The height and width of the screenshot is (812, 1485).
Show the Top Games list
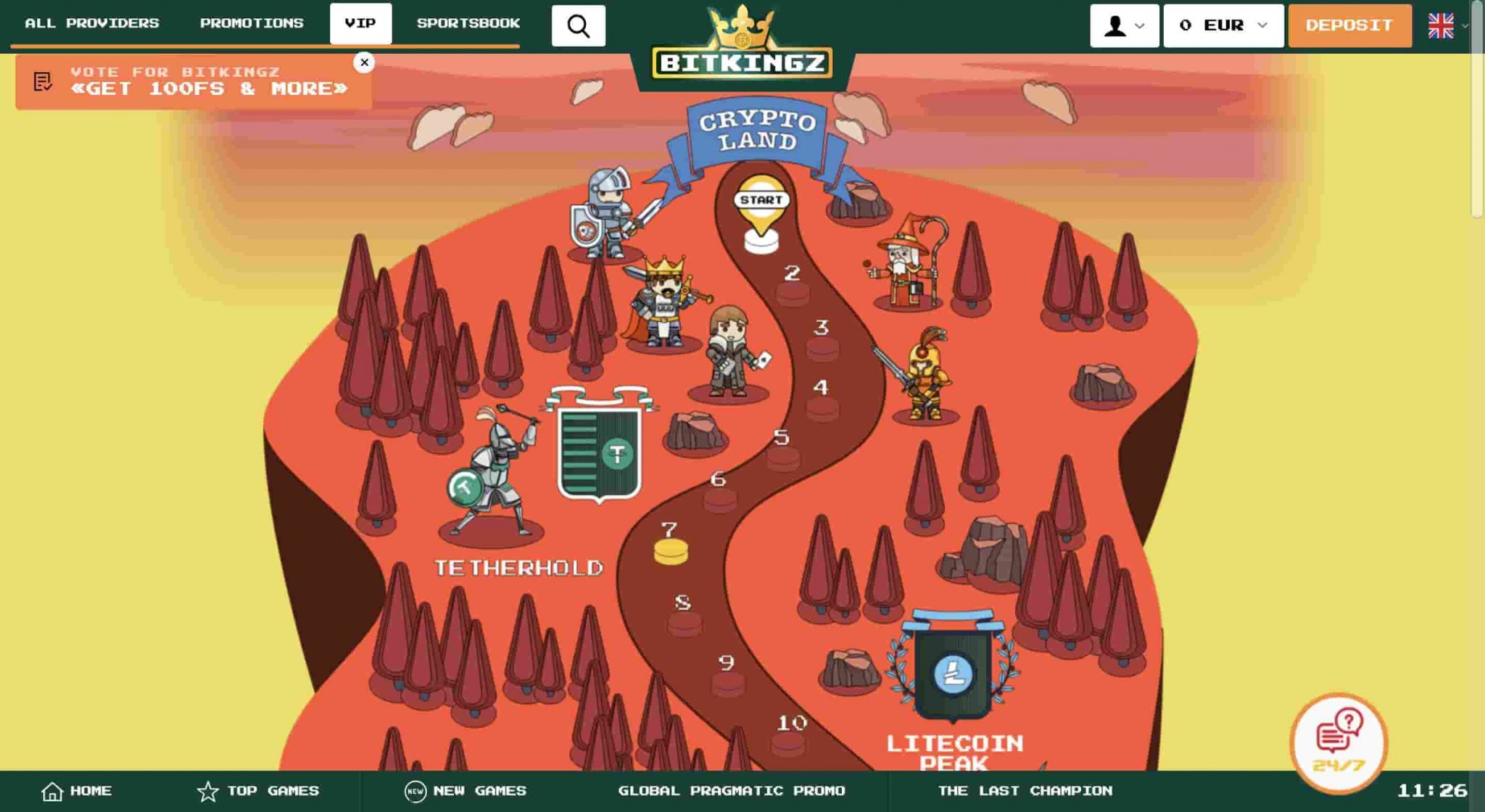pos(258,791)
